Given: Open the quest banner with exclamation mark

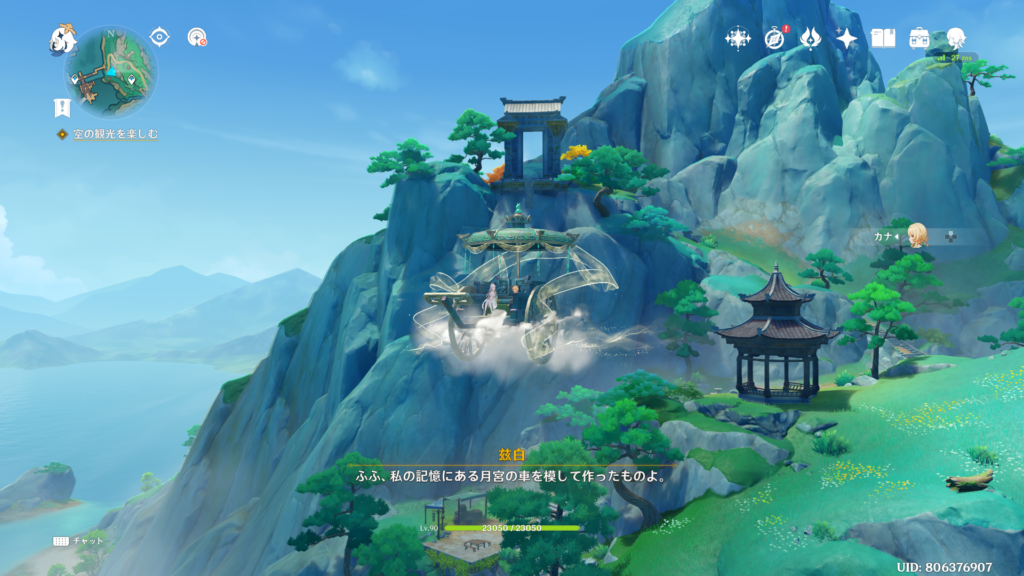Looking at the screenshot, I should pos(62,108).
